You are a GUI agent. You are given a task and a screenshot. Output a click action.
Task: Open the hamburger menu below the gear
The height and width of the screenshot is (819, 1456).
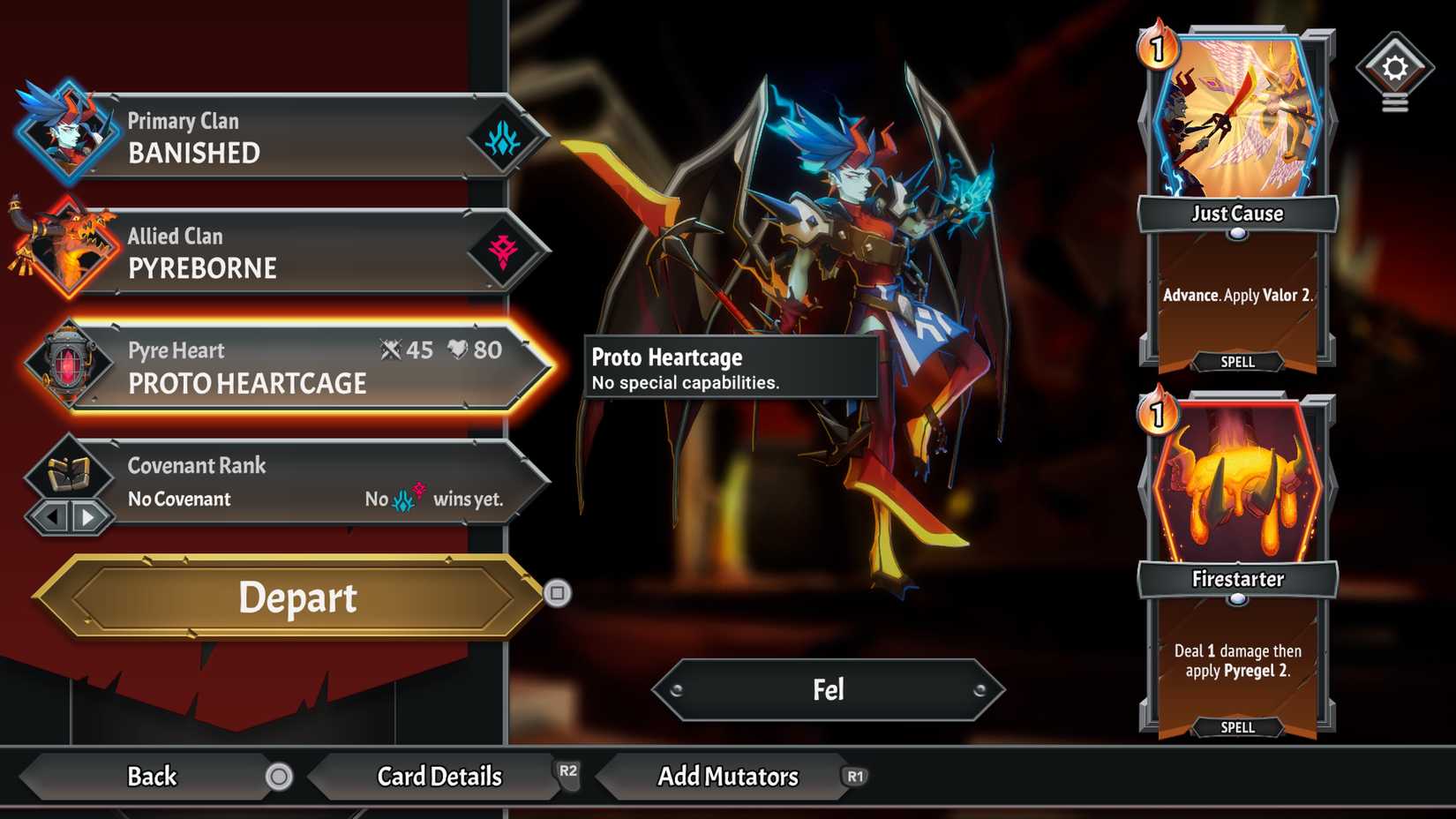coord(1394,104)
